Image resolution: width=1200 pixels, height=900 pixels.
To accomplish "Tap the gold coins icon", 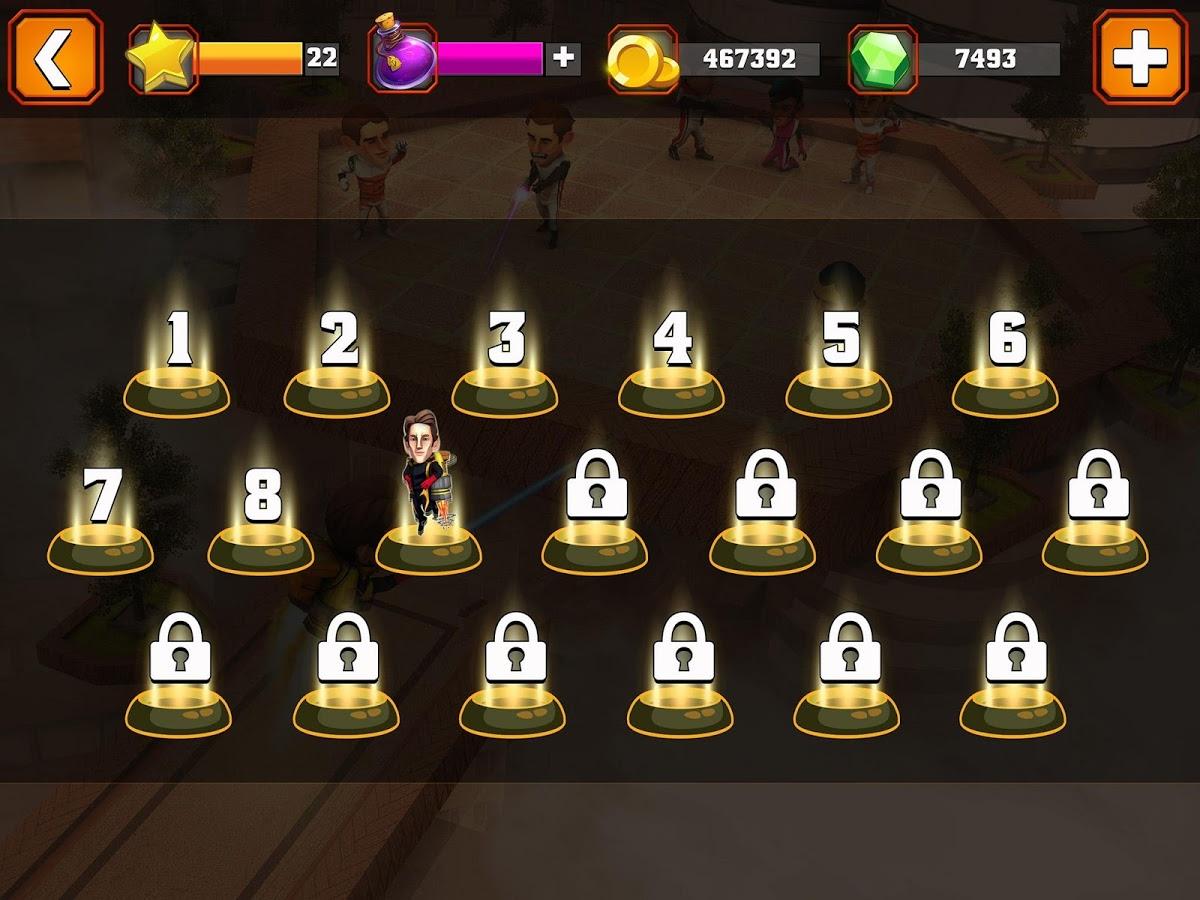I will [642, 60].
